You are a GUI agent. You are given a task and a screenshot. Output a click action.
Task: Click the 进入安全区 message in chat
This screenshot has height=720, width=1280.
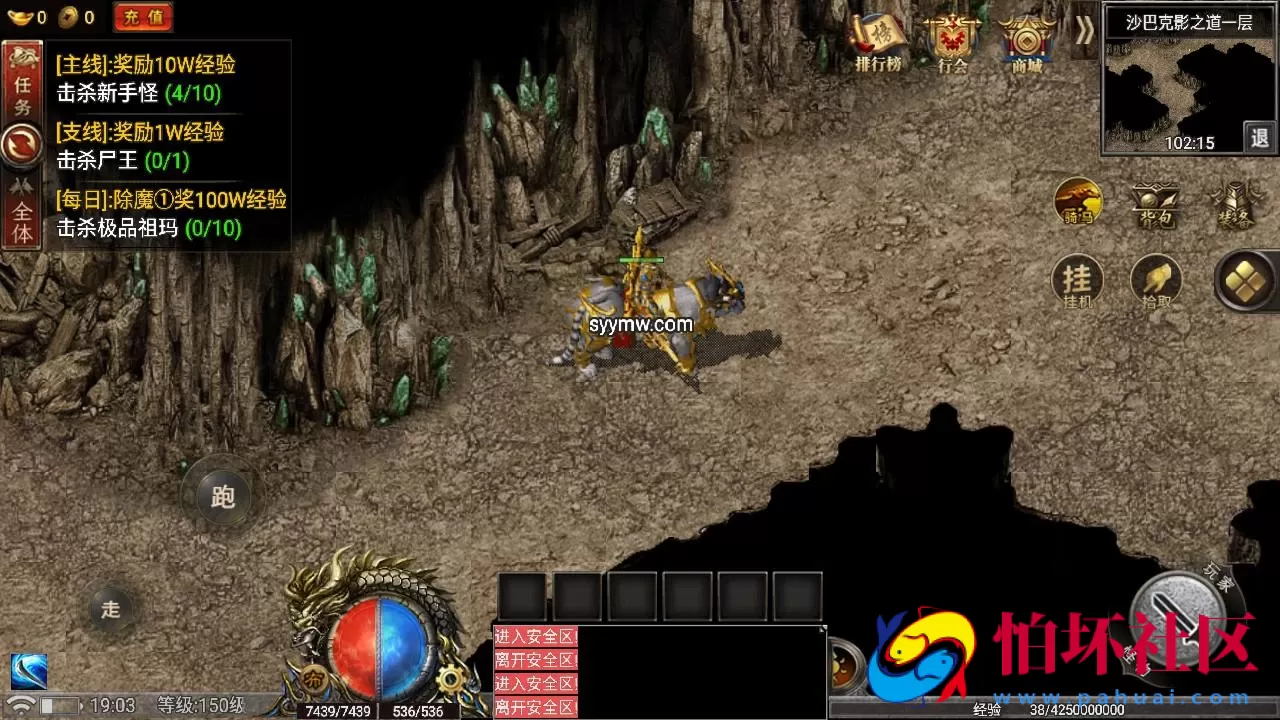[534, 636]
